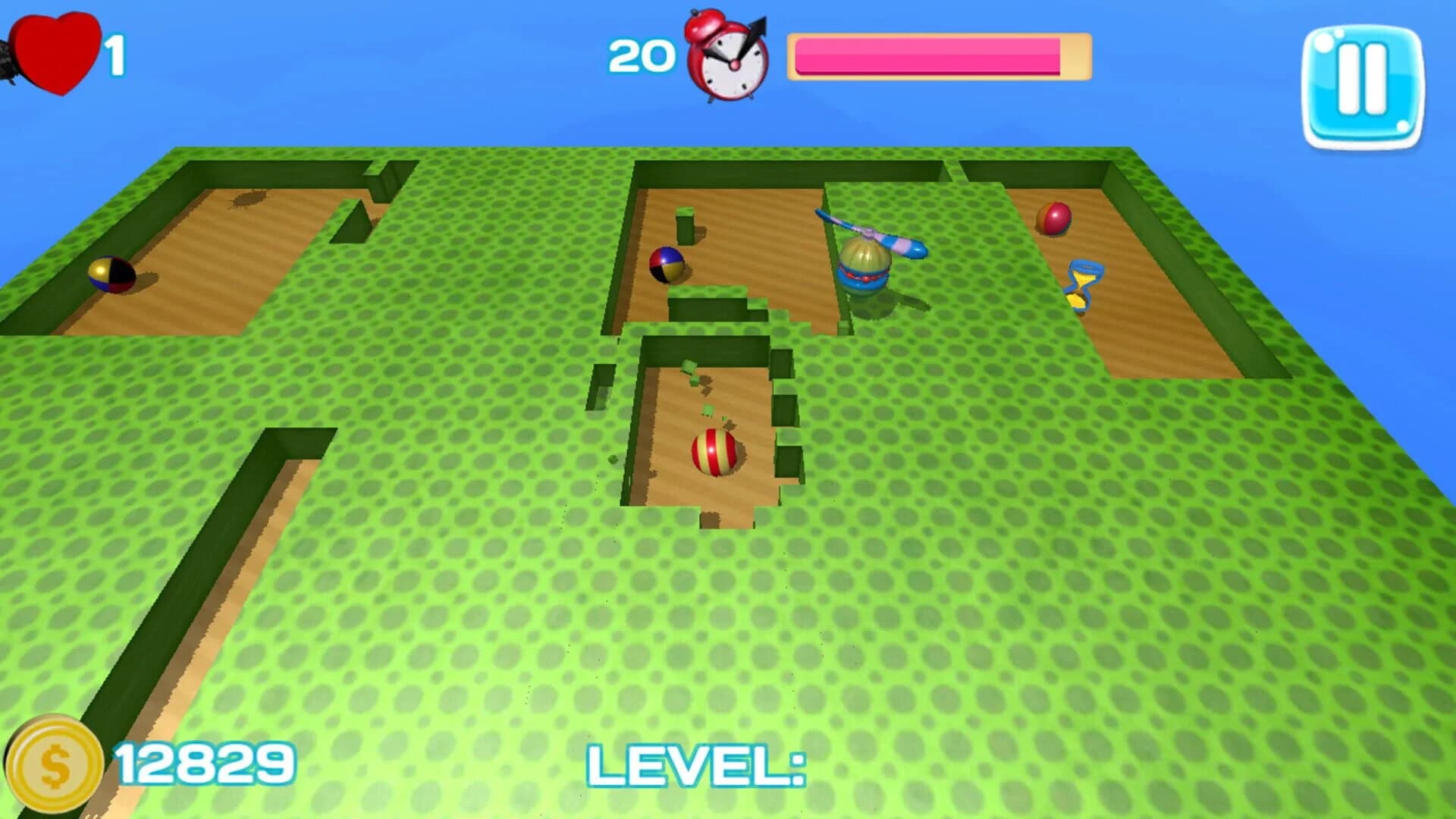Select the blue hourglass pickup

[1081, 284]
